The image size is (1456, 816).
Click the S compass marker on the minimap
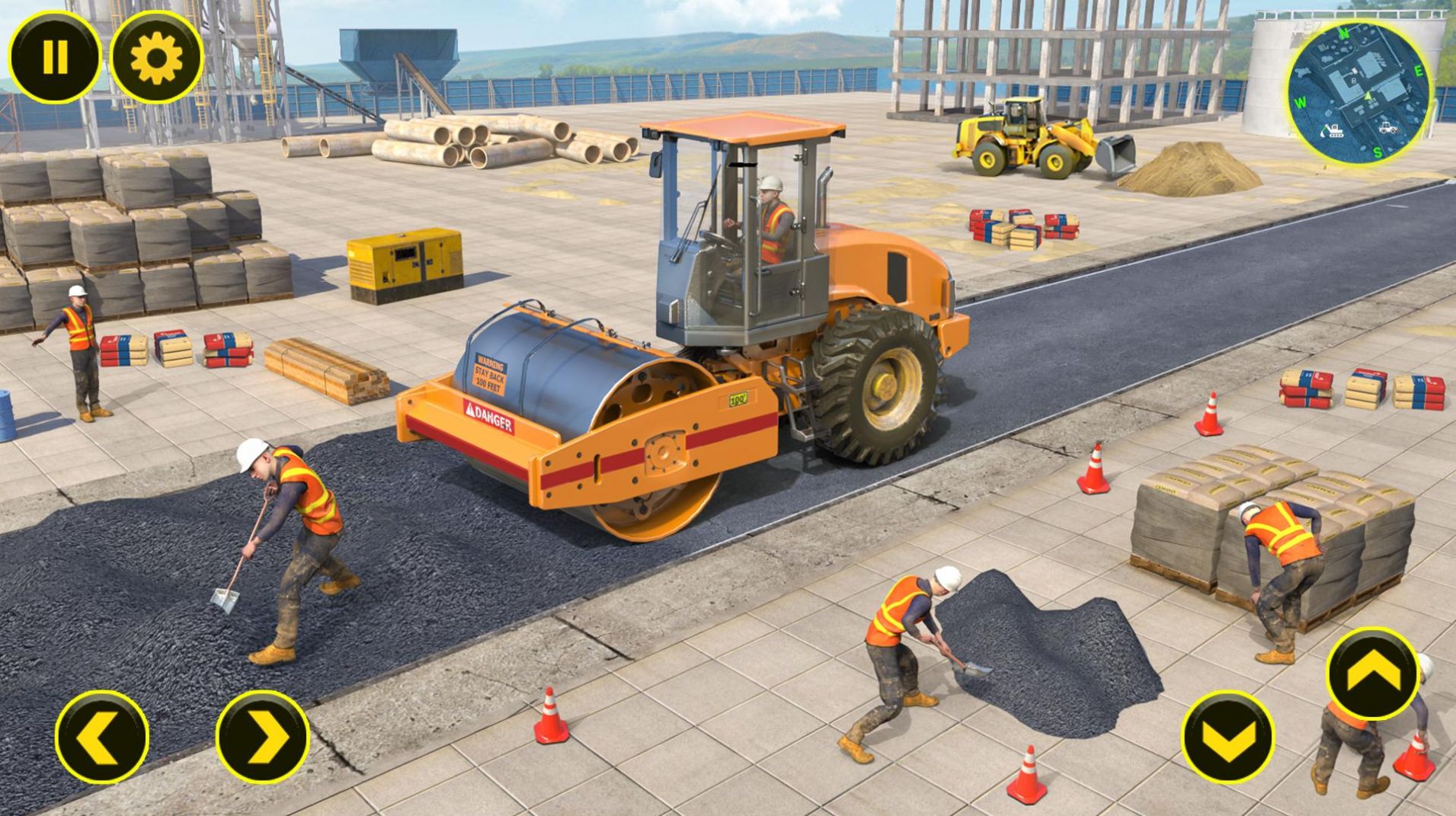pos(1377,152)
